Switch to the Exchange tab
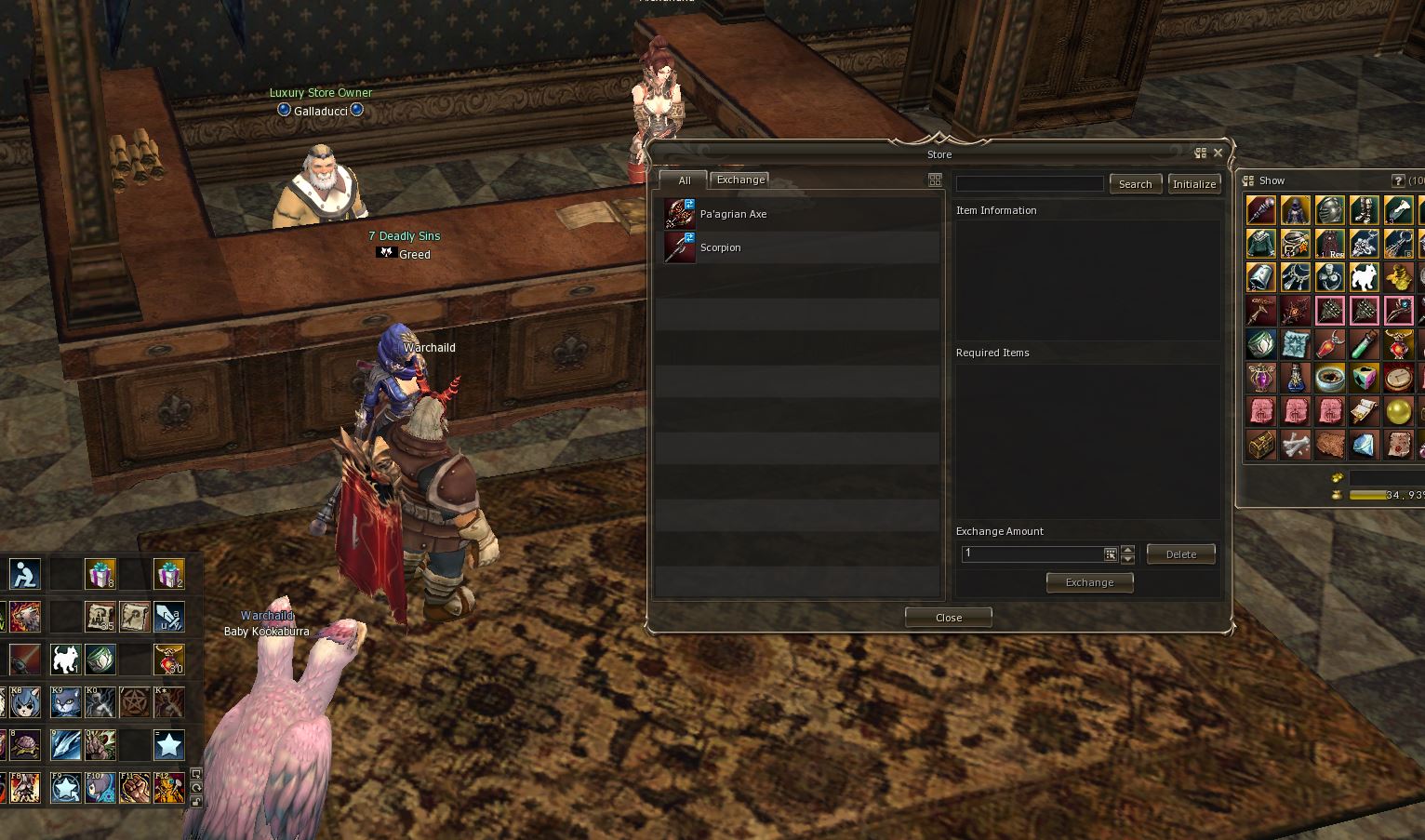This screenshot has width=1425, height=840. click(740, 180)
